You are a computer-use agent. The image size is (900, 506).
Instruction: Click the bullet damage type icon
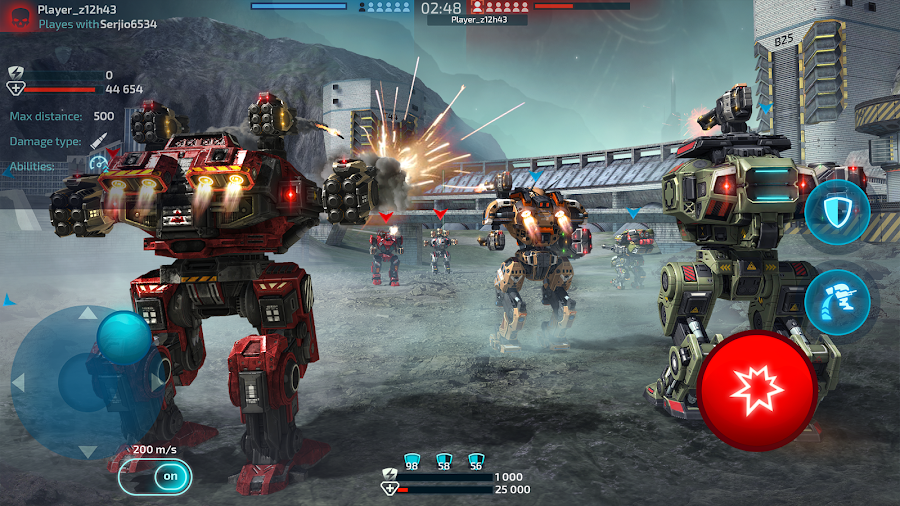tap(99, 141)
